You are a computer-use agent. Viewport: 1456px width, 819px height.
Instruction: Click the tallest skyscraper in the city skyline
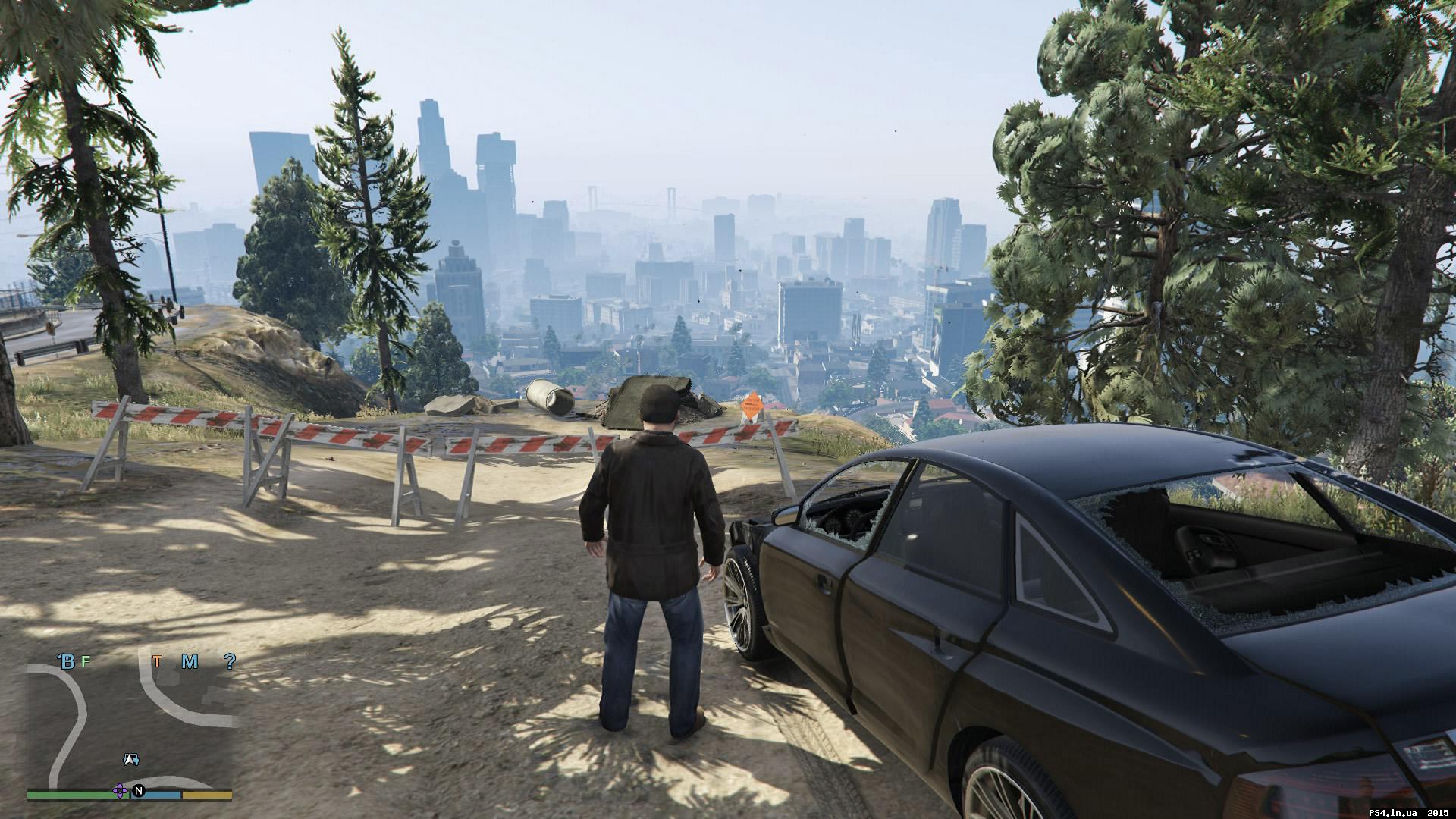[430, 152]
